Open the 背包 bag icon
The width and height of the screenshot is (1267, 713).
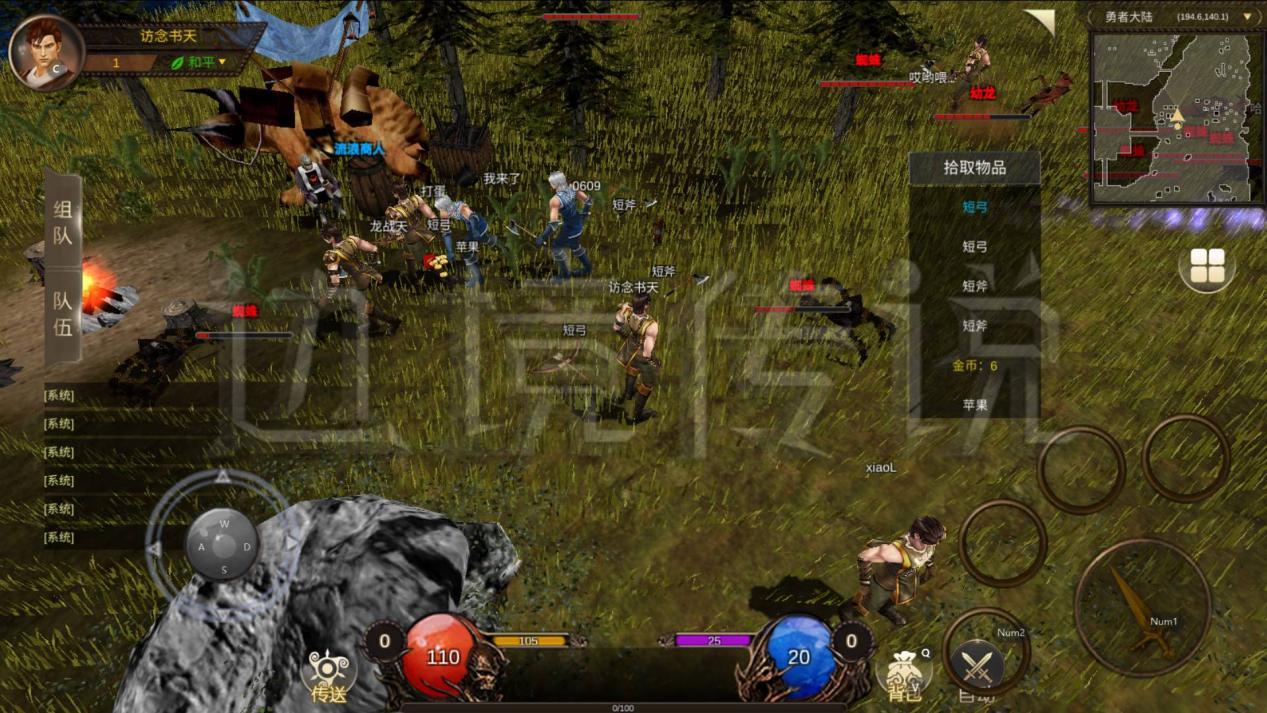click(x=902, y=674)
